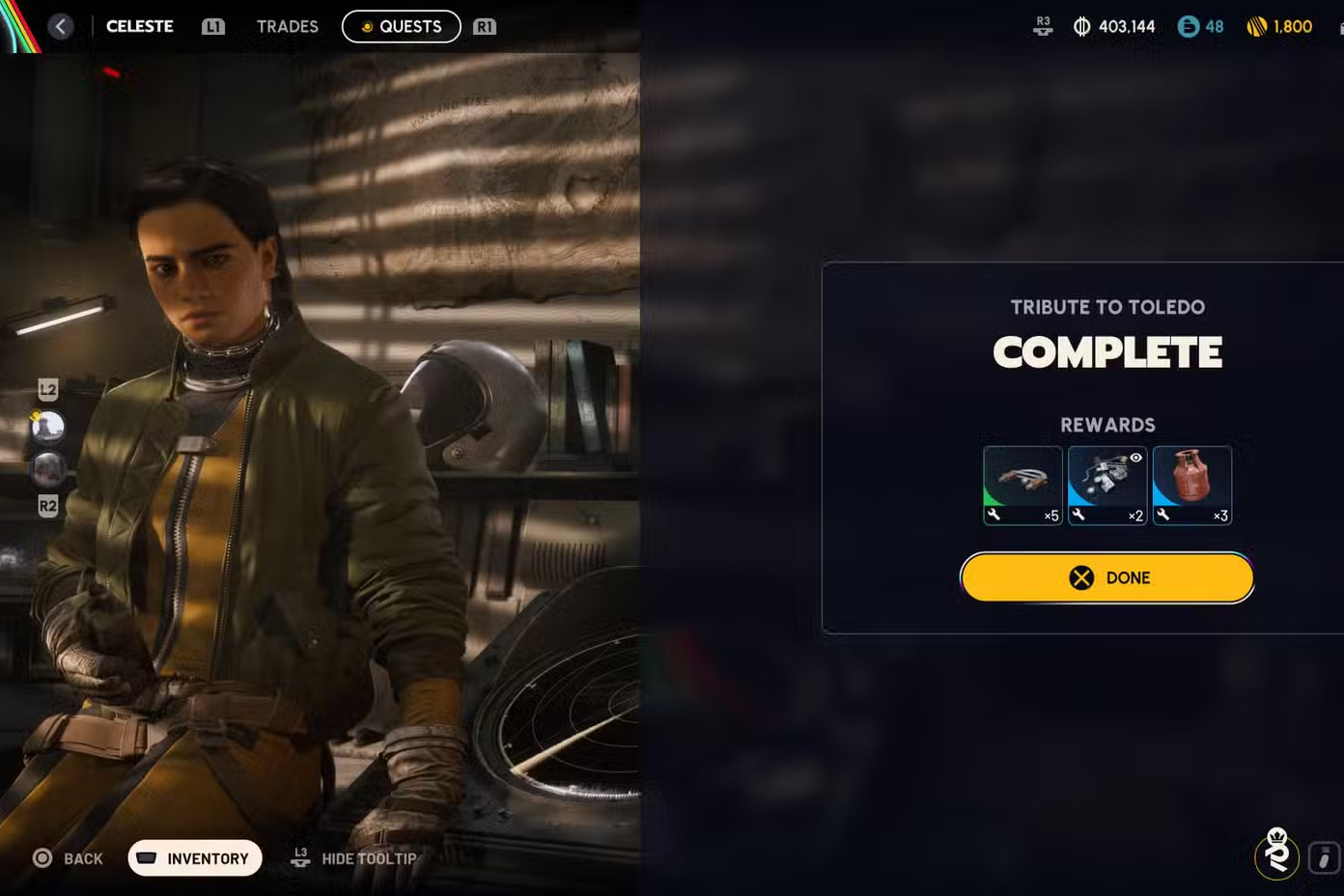
Task: Switch to the Trades tab
Action: 287,26
